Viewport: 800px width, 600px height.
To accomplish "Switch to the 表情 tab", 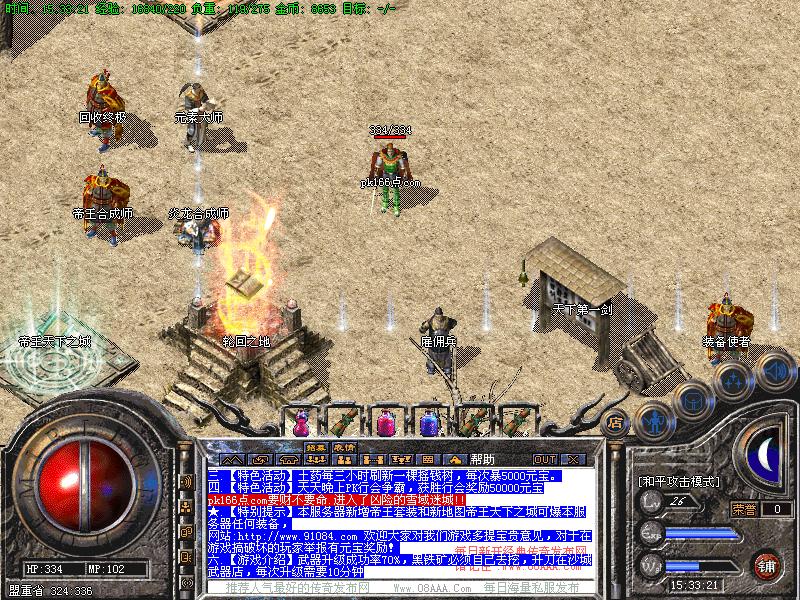I will [344, 447].
